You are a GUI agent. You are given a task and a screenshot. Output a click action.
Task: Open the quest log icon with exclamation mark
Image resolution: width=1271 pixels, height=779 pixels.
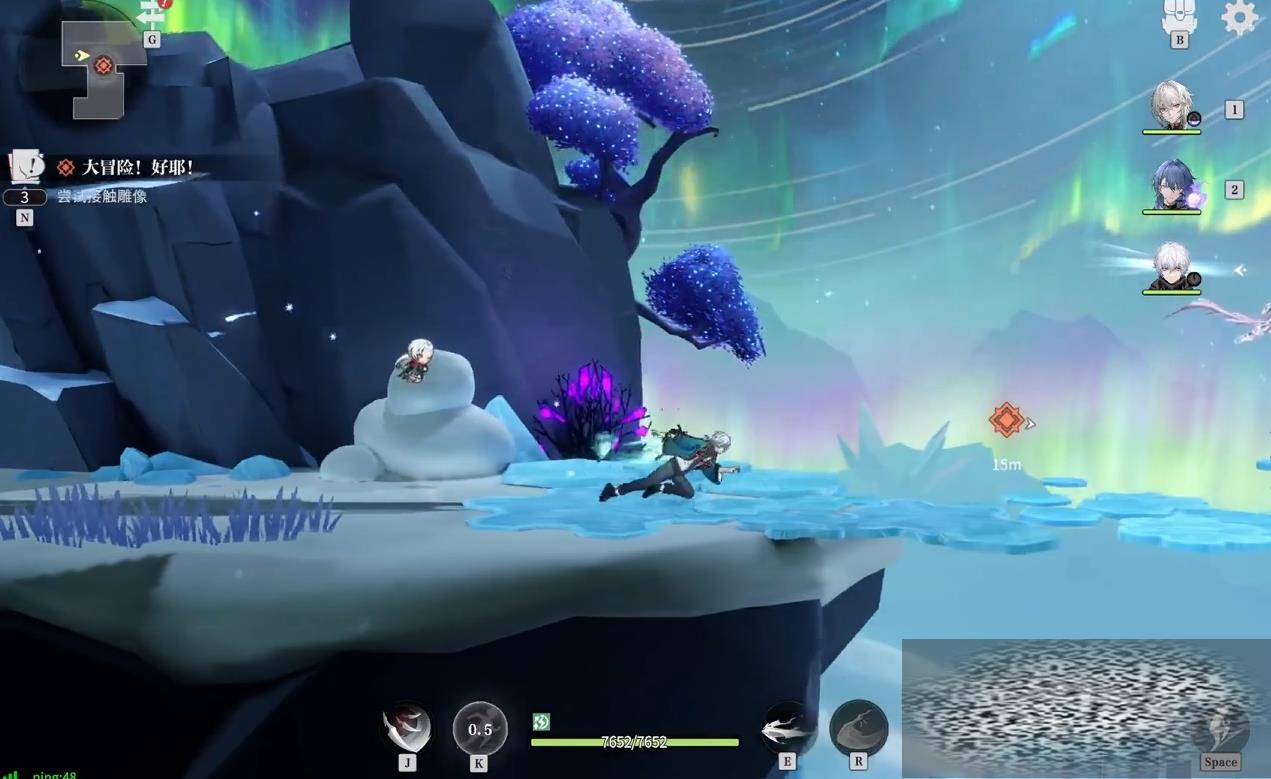coord(24,166)
